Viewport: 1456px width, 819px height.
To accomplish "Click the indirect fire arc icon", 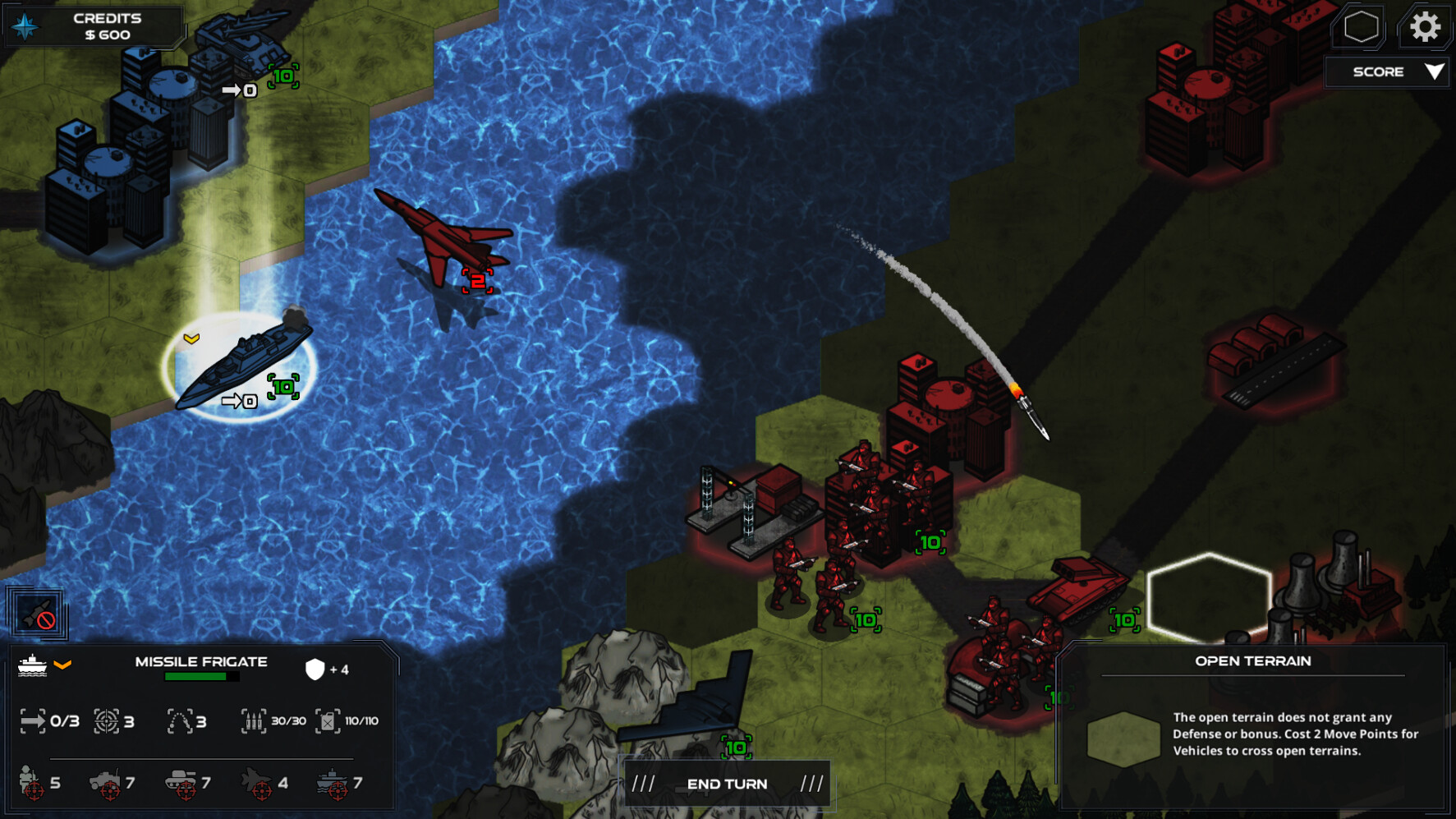I will [x=182, y=720].
